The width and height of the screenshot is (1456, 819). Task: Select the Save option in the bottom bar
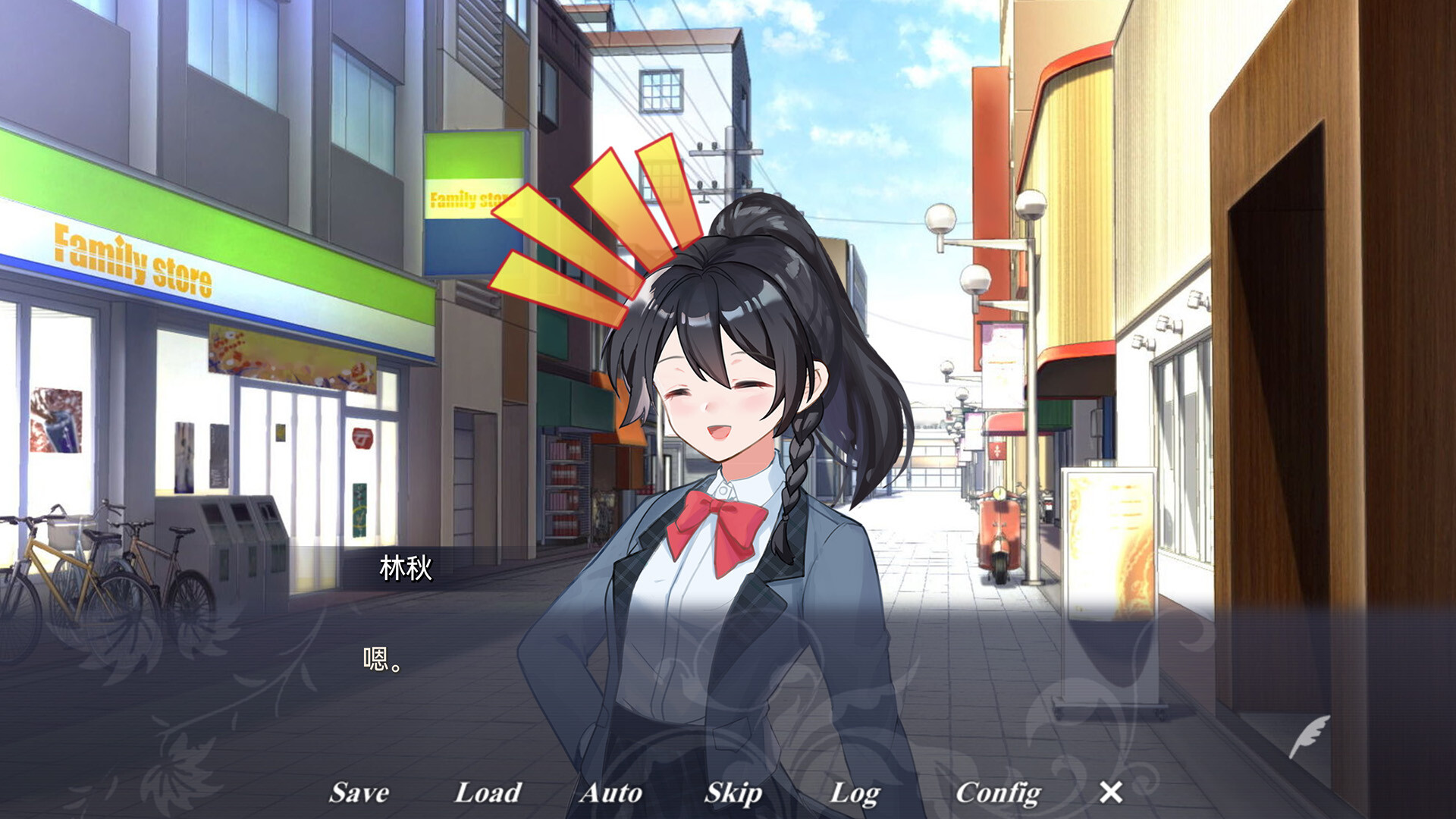[359, 793]
